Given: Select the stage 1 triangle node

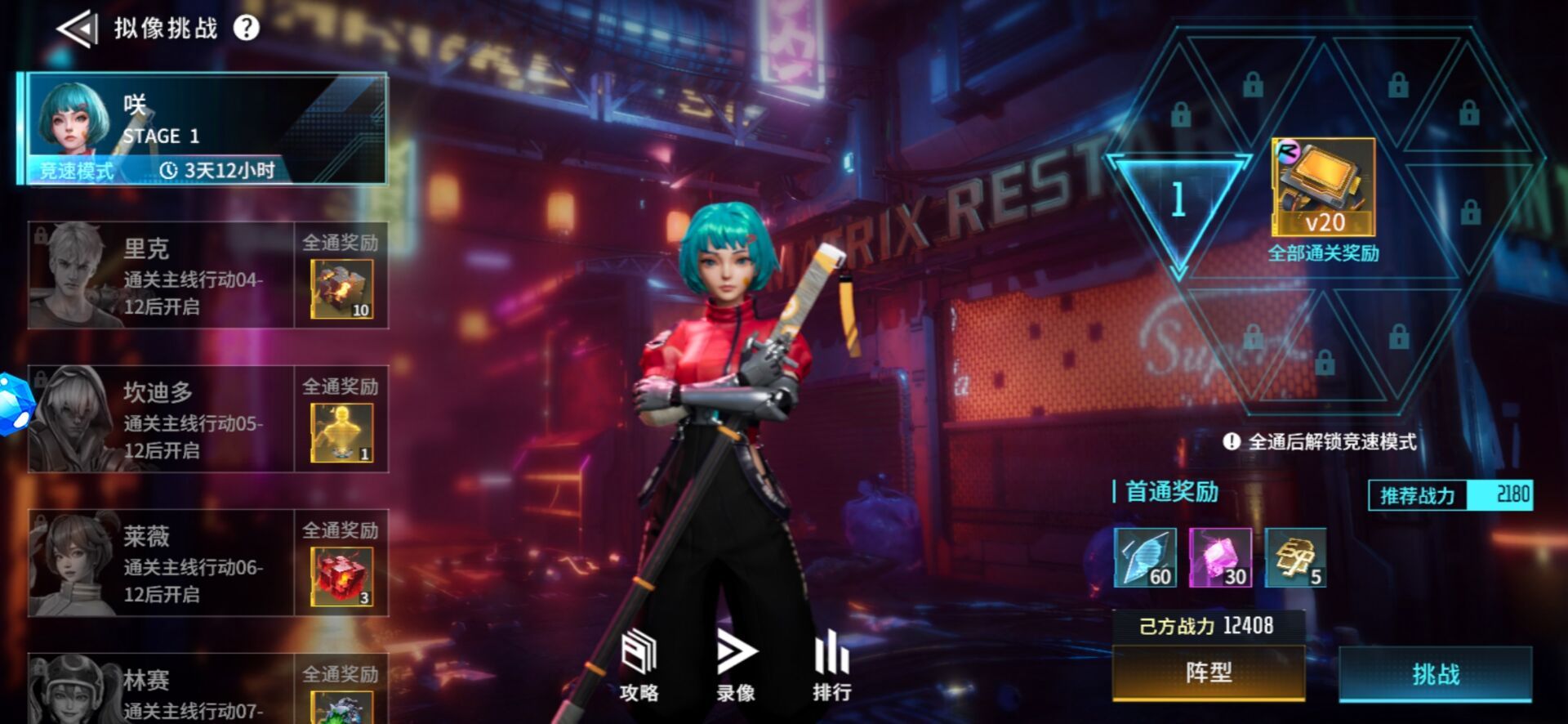Looking at the screenshot, I should coord(1178,200).
